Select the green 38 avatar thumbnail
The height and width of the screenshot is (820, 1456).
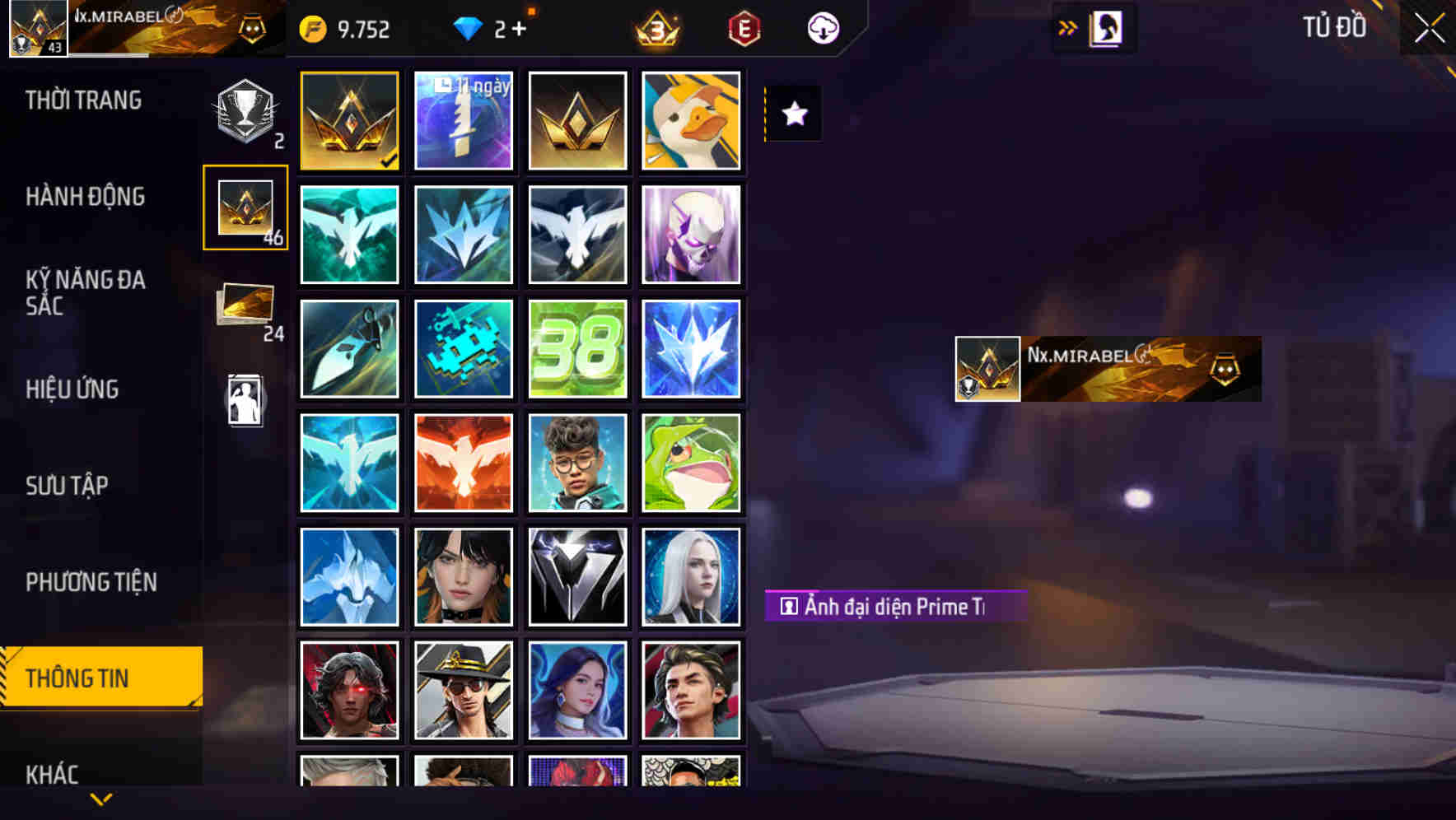(x=577, y=348)
